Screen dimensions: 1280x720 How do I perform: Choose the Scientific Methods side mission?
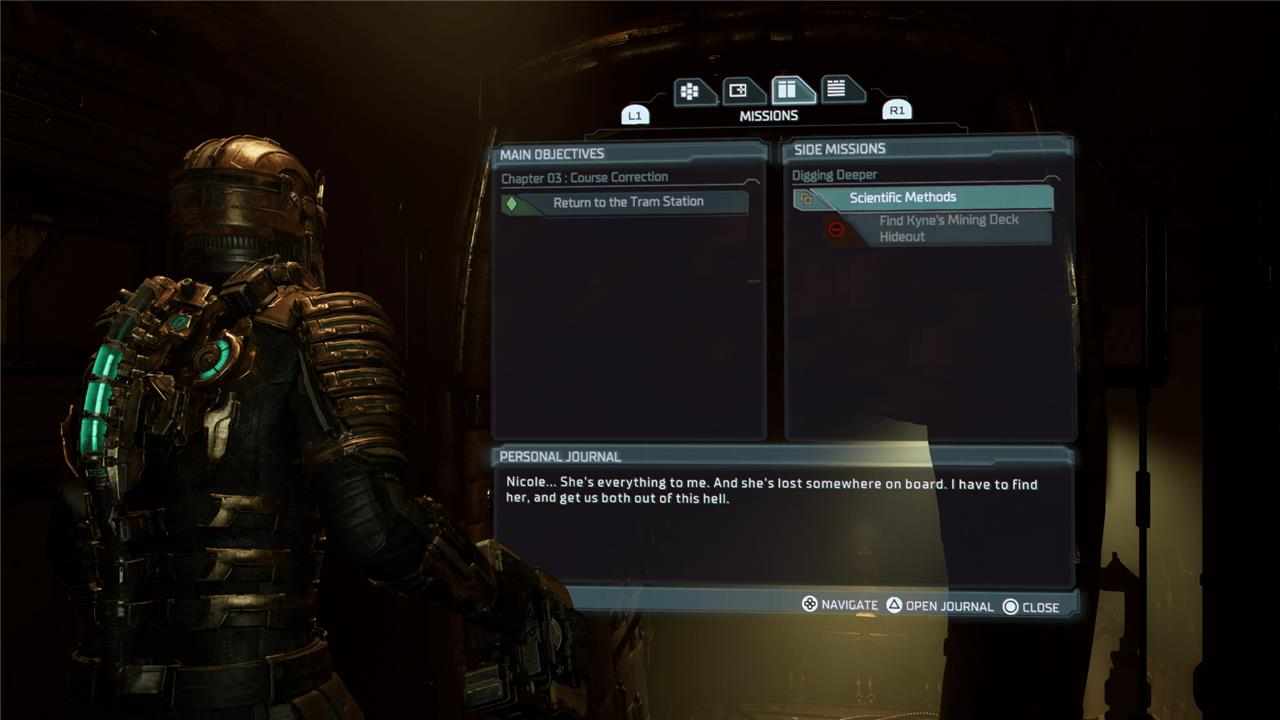click(x=922, y=198)
